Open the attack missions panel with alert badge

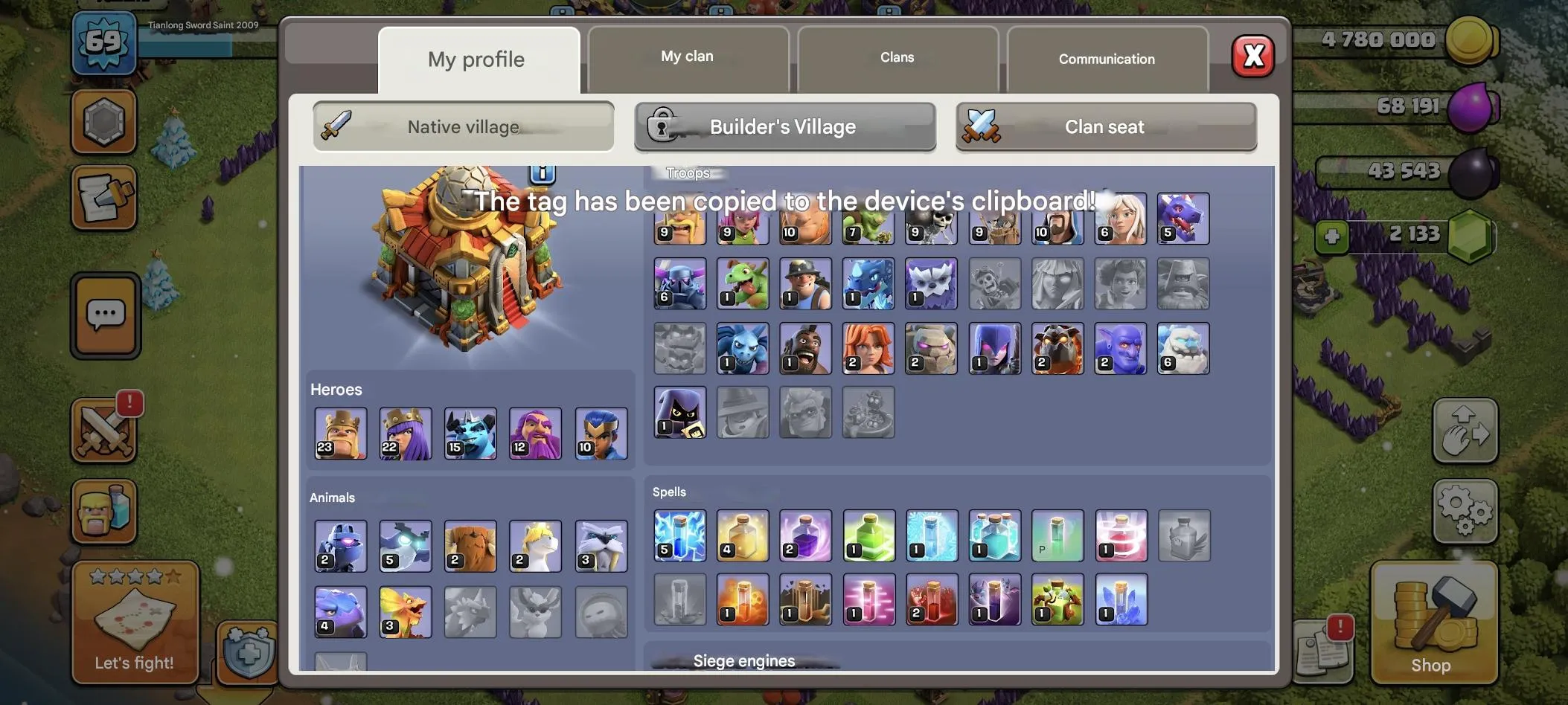pyautogui.click(x=105, y=429)
